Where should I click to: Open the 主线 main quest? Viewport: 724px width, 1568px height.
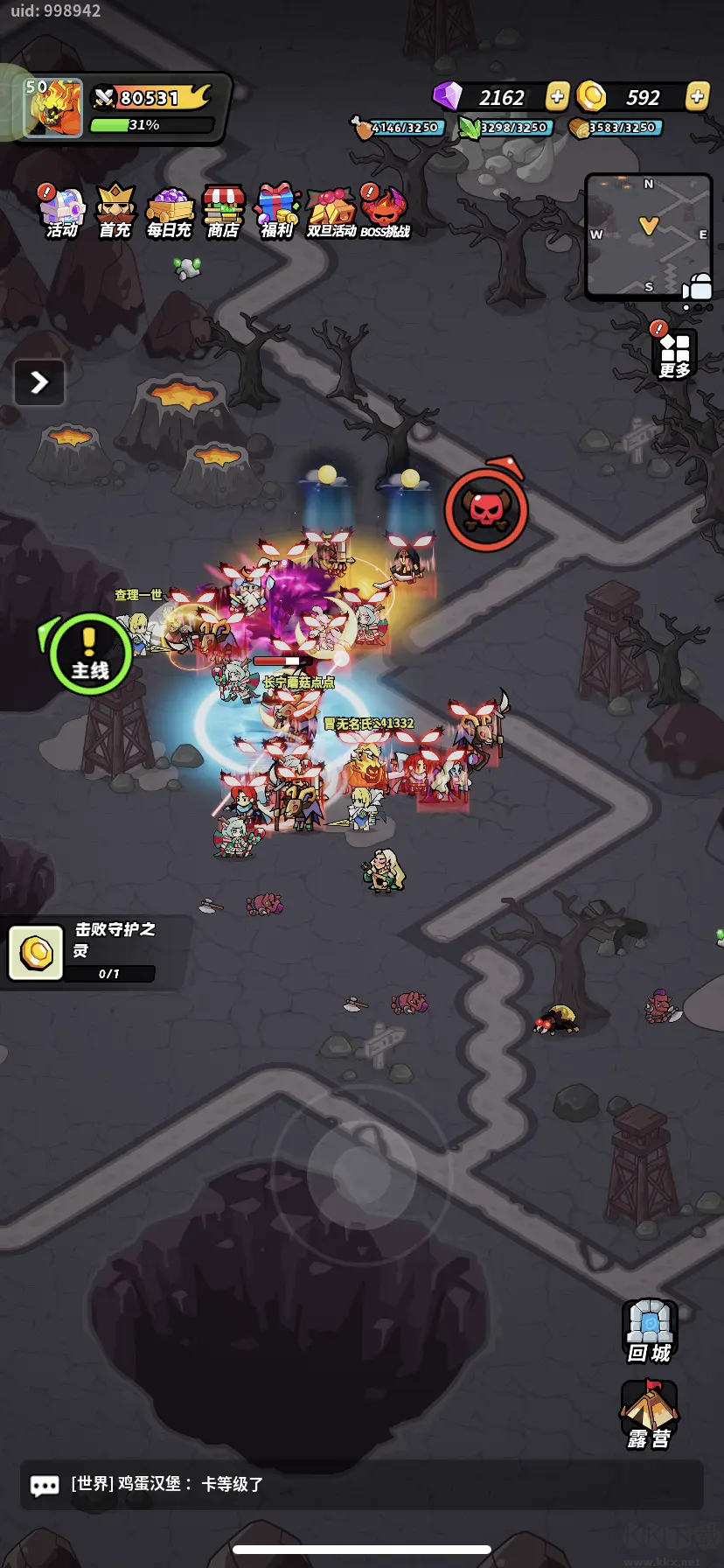coord(89,654)
